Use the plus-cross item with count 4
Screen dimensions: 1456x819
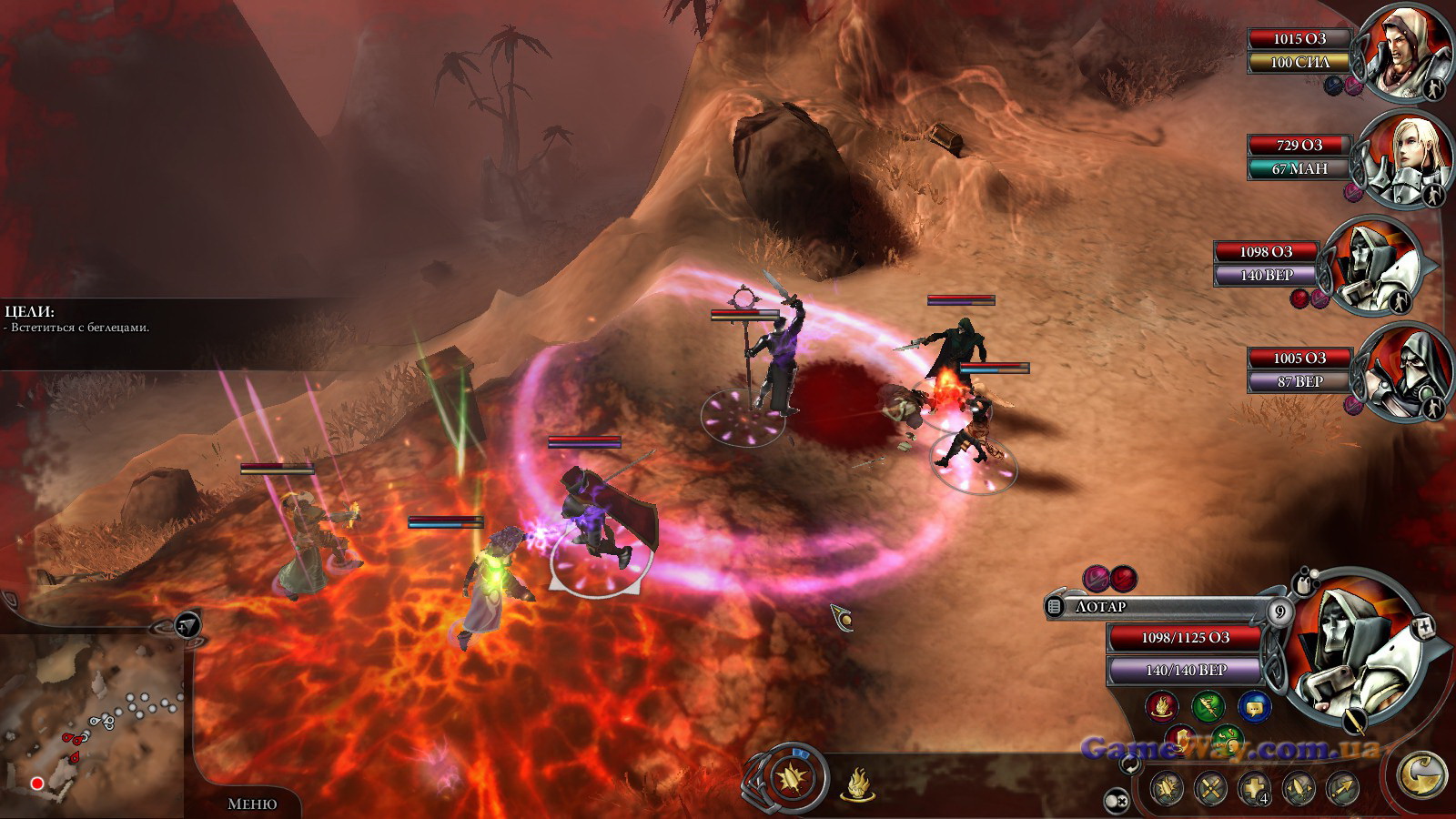pyautogui.click(x=1255, y=788)
